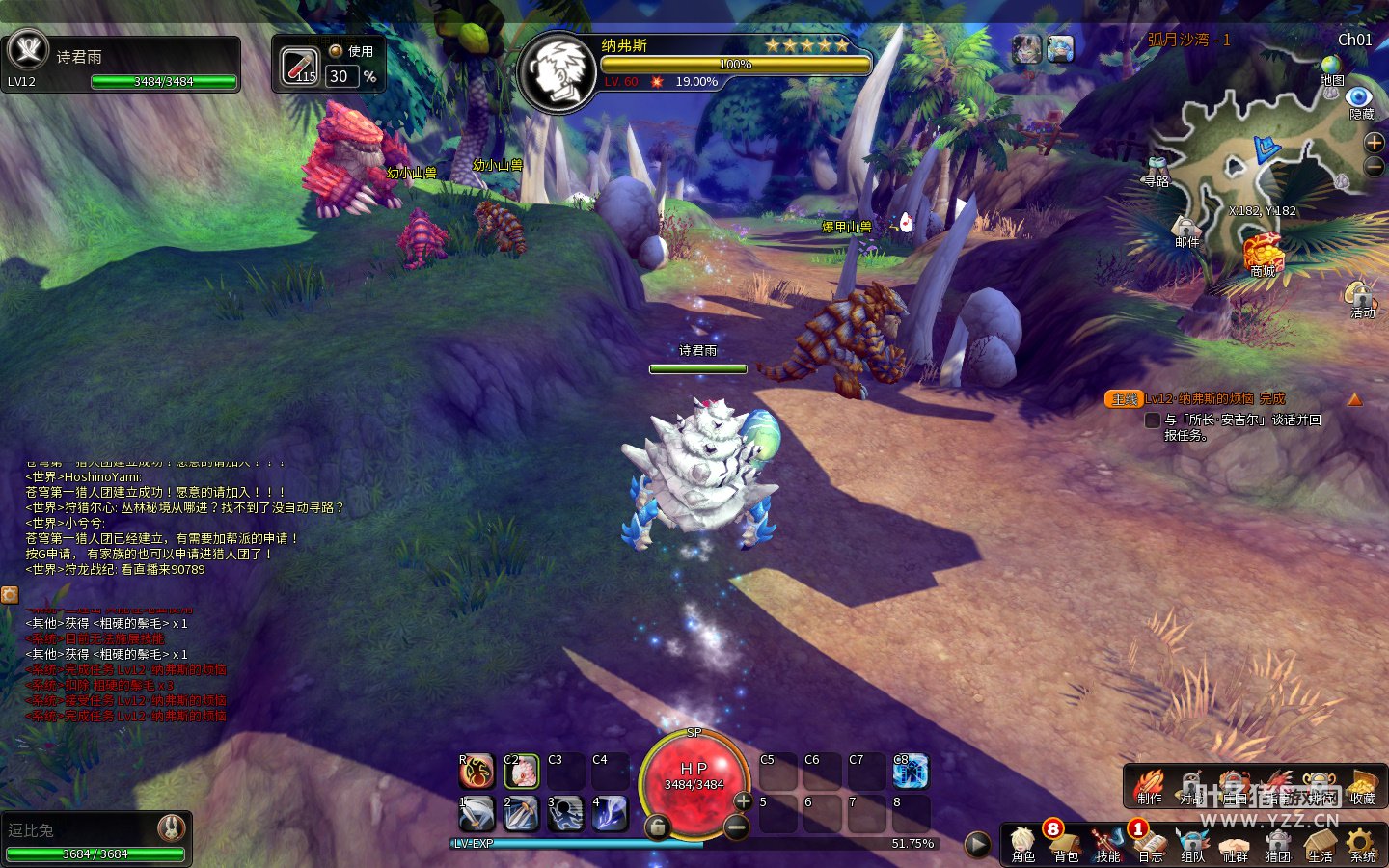Click the 使用 potion use button
Screen dimensions: 1389x868
coord(352,51)
